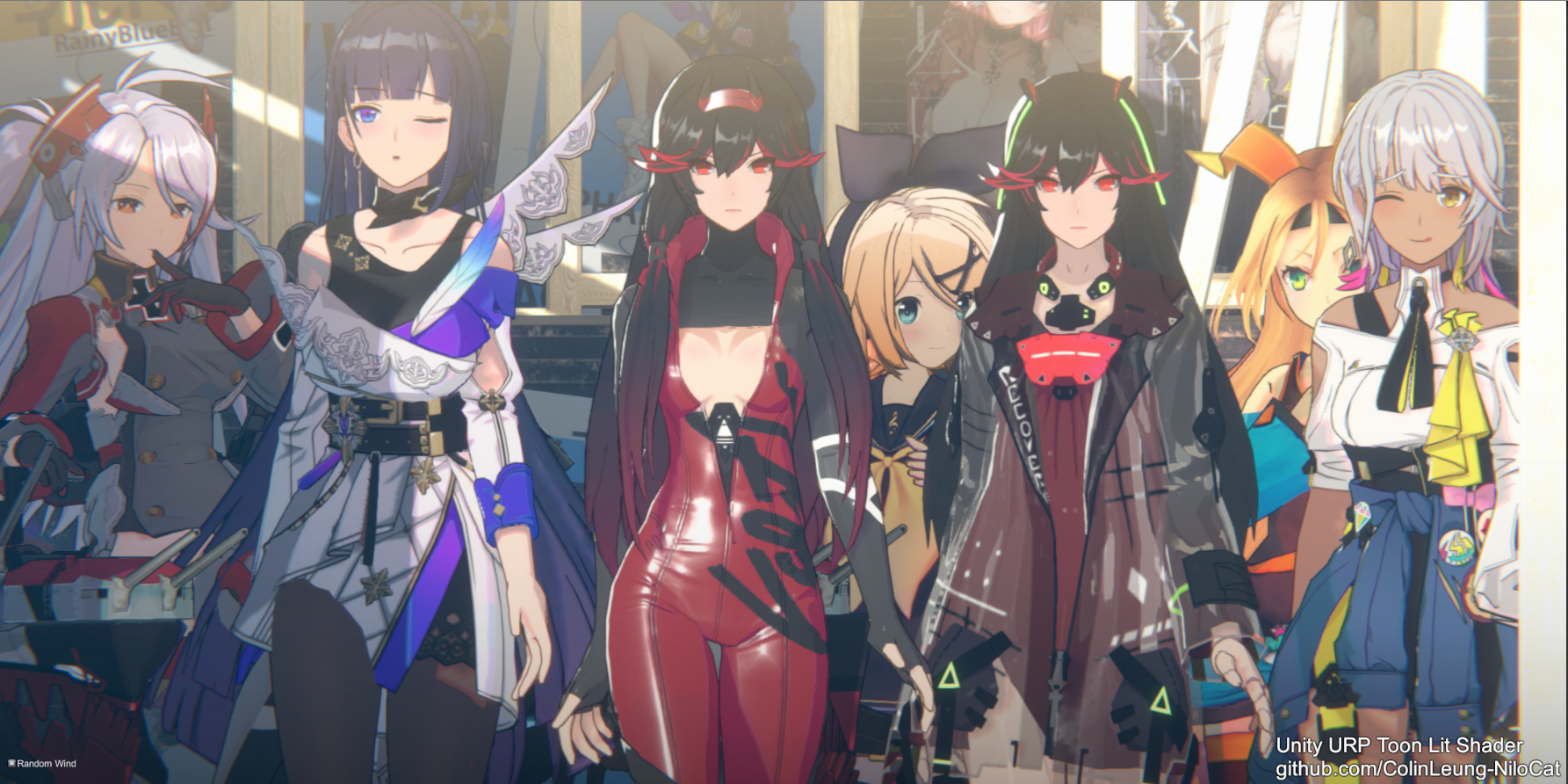Image resolution: width=1568 pixels, height=784 pixels.
Task: Toggle the Random Wind checkbox
Action: [11, 763]
